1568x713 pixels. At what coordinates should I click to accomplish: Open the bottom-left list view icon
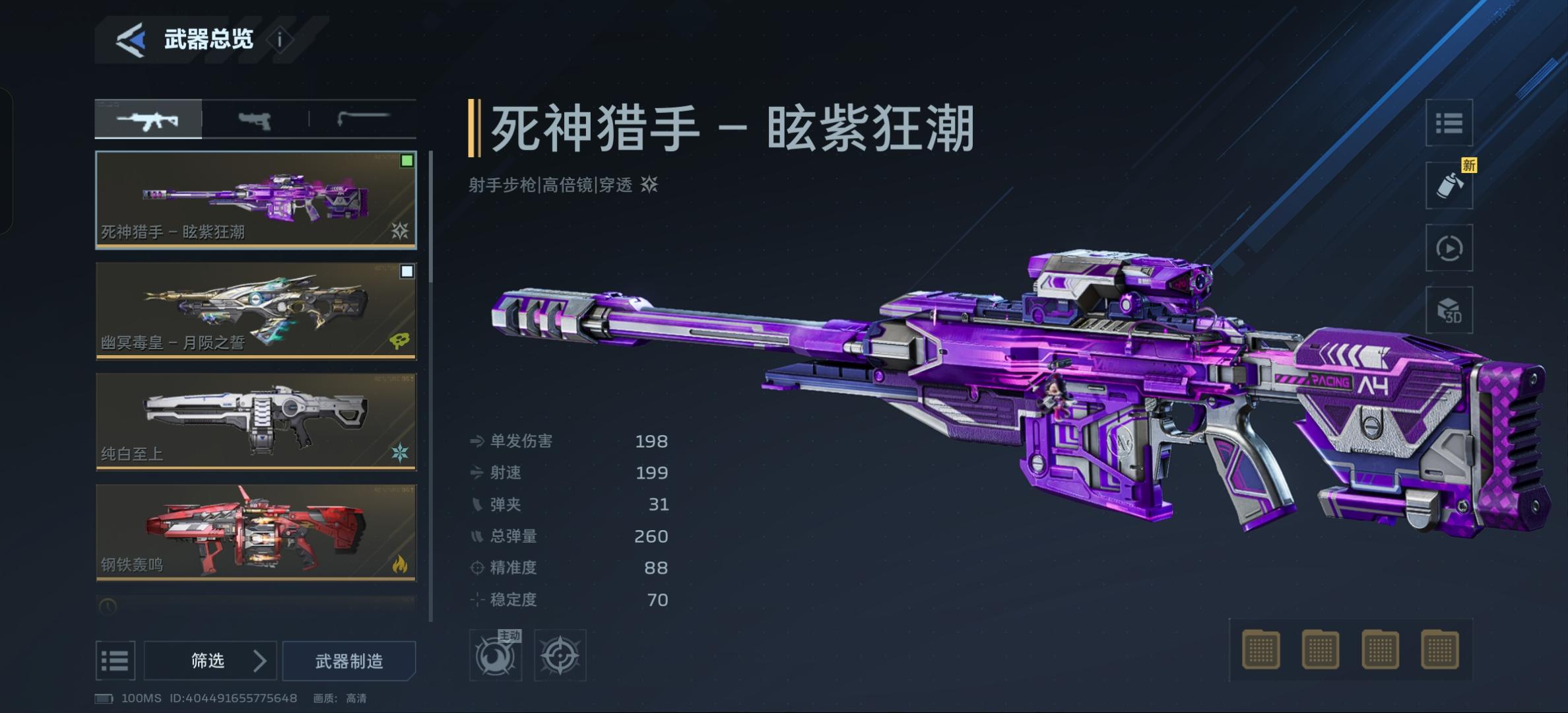(115, 660)
